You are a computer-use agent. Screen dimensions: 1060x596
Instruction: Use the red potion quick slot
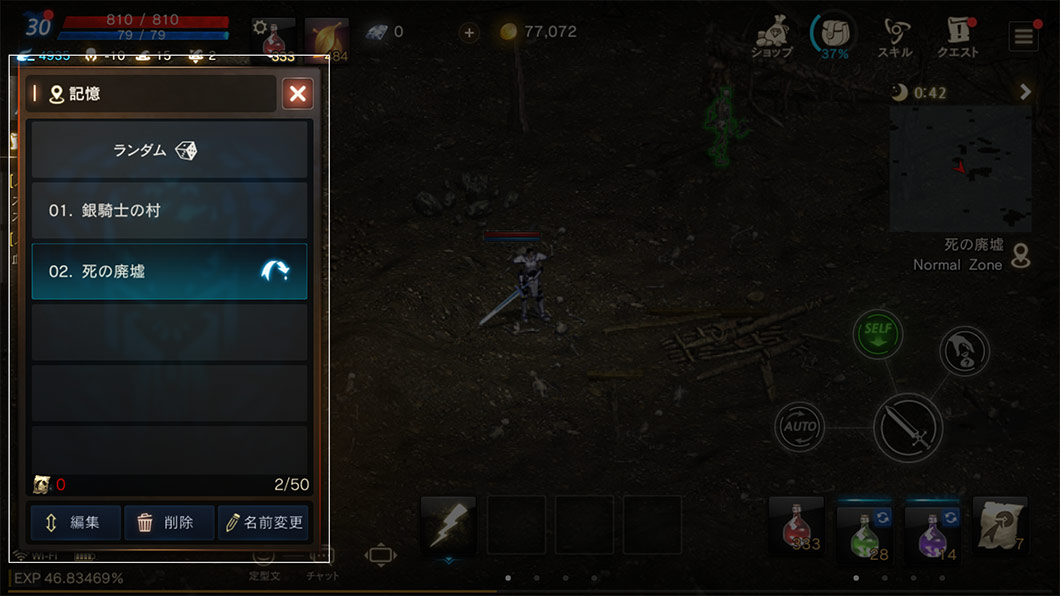click(796, 525)
